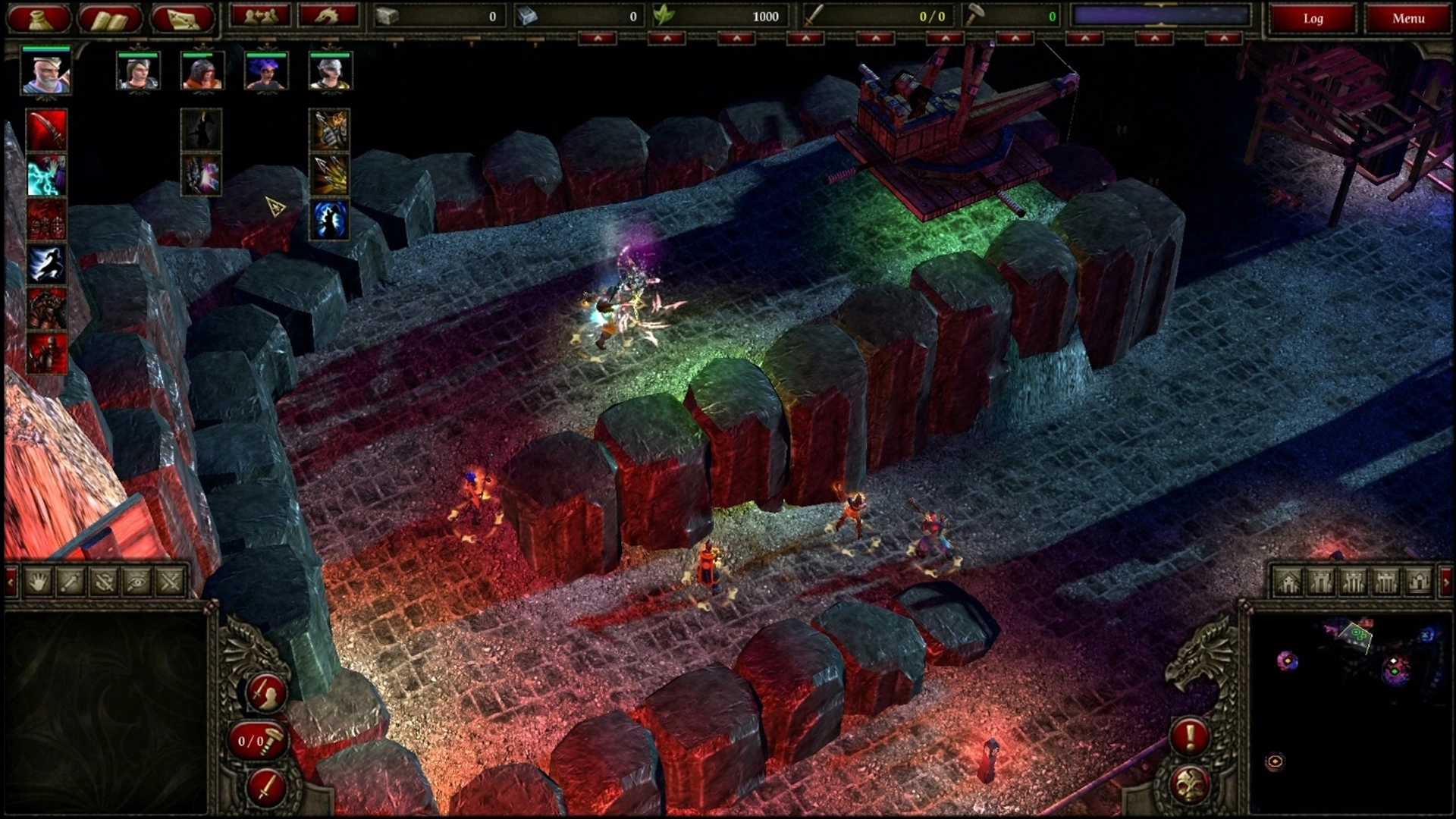Cast the cyan lightning spell
Image resolution: width=1456 pixels, height=819 pixels.
[47, 174]
